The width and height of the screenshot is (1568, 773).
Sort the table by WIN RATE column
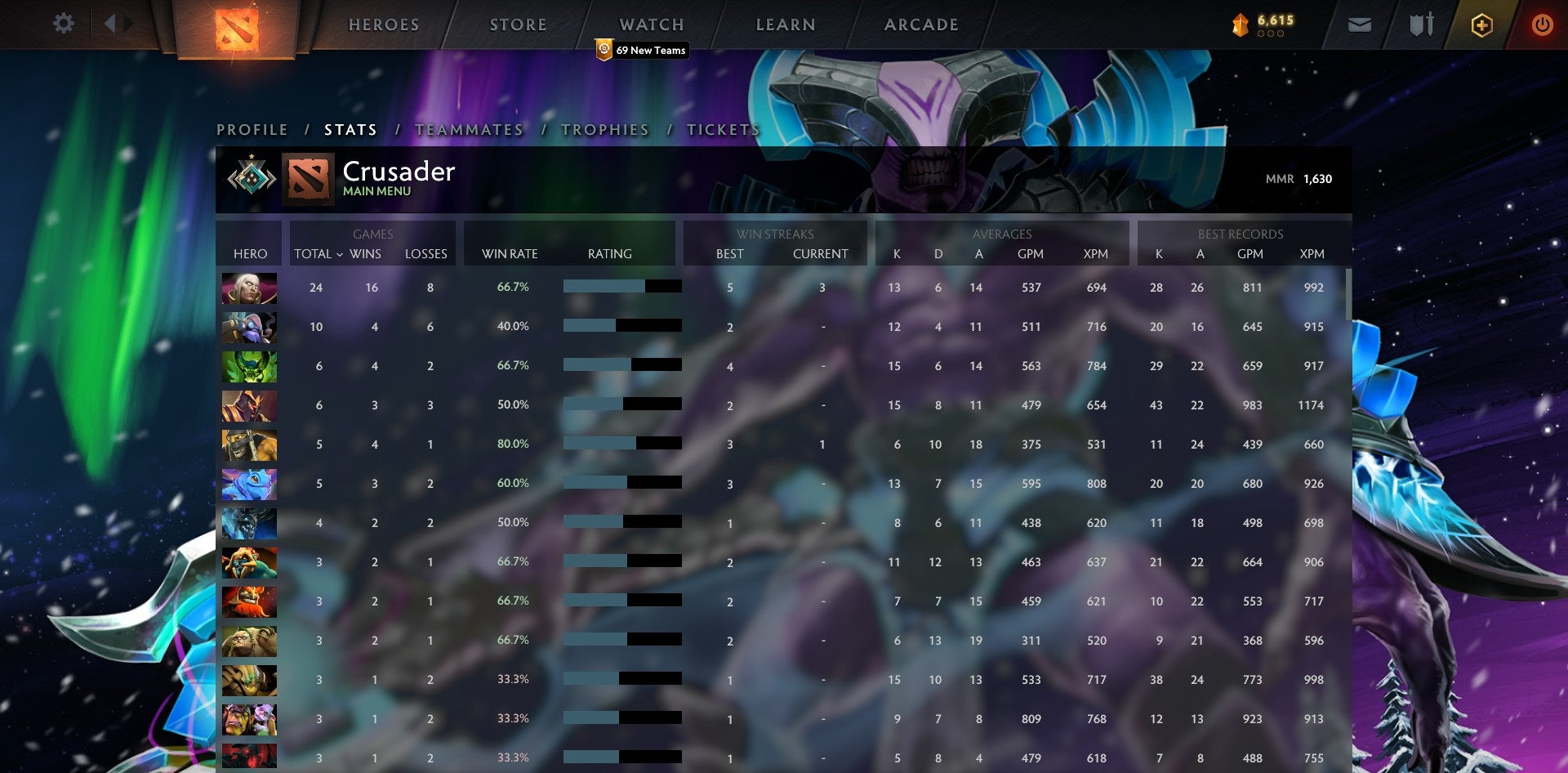tap(510, 254)
